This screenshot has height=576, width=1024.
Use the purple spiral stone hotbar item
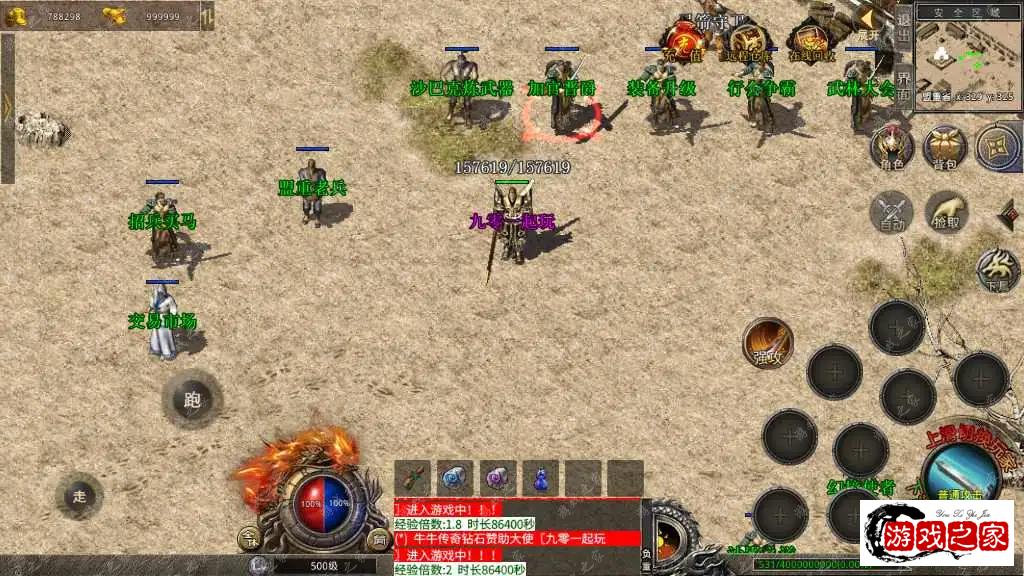(498, 478)
